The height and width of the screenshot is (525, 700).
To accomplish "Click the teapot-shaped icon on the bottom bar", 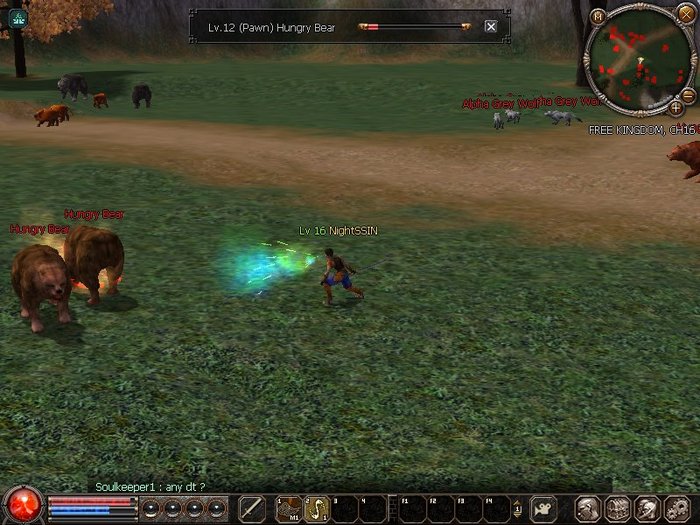I will coord(543,508).
